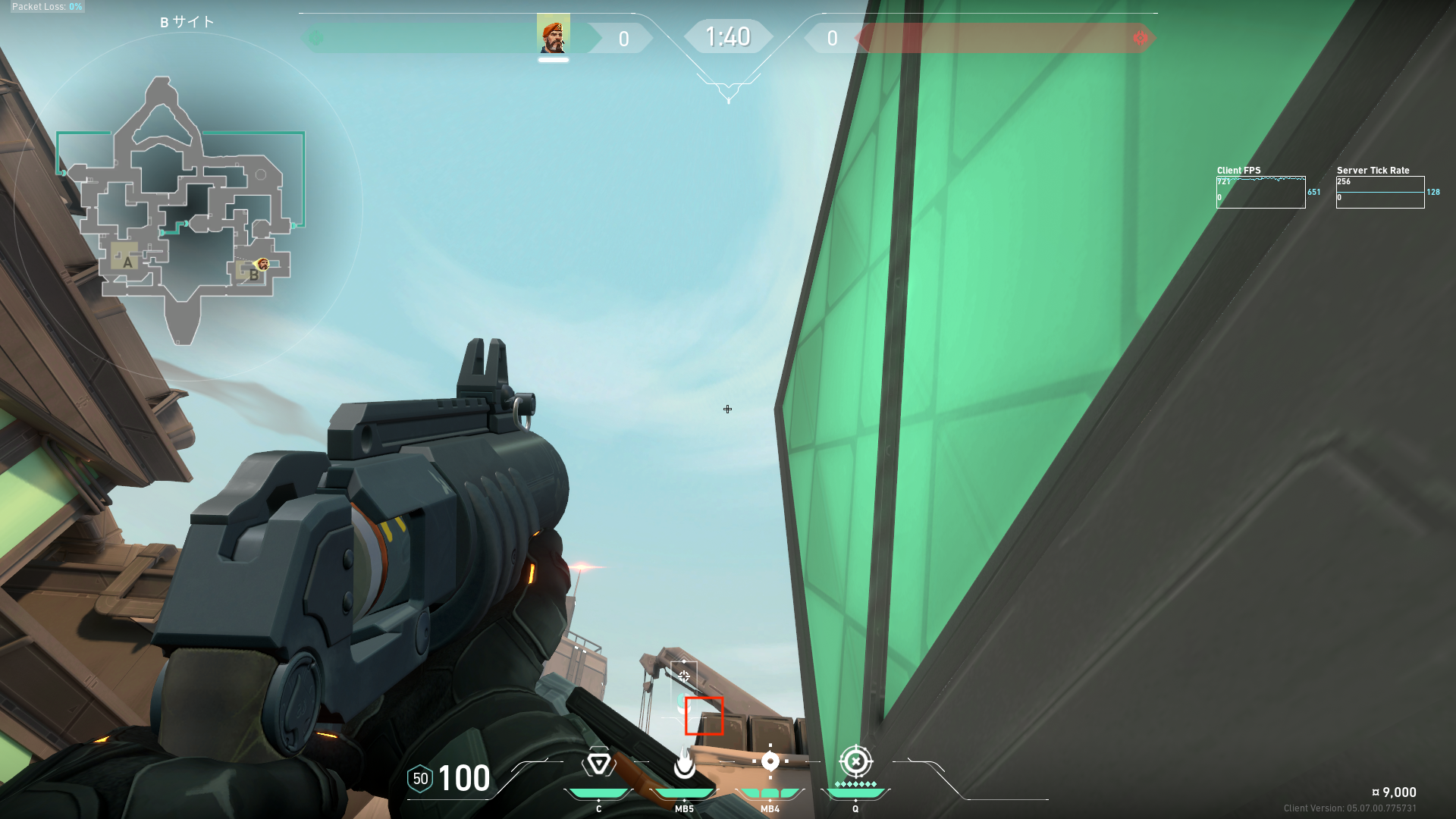Viewport: 1456px width, 819px height.
Task: Click the Client FPS graph
Action: pos(1260,193)
